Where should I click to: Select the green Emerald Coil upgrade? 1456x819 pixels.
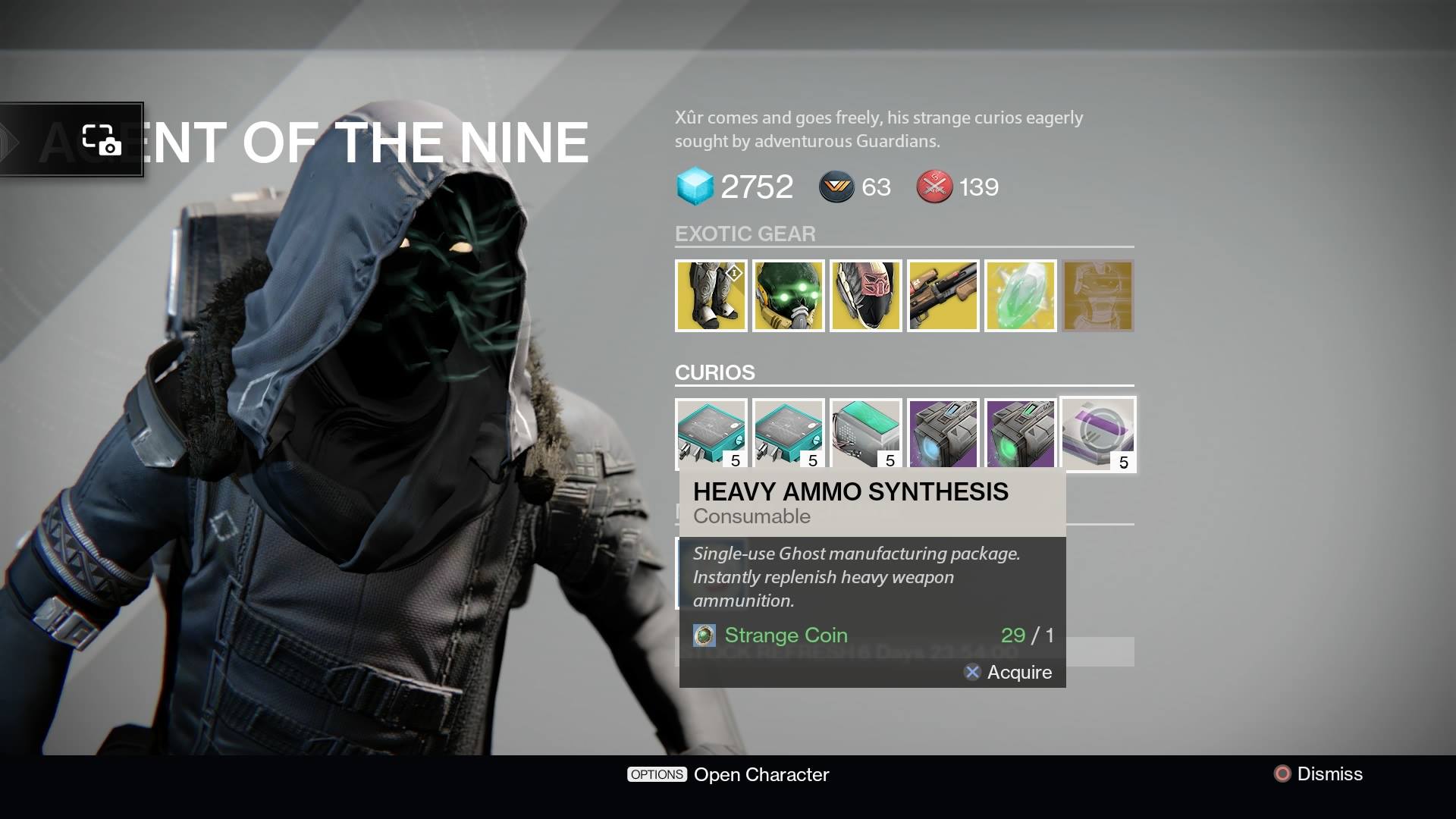click(x=1021, y=434)
